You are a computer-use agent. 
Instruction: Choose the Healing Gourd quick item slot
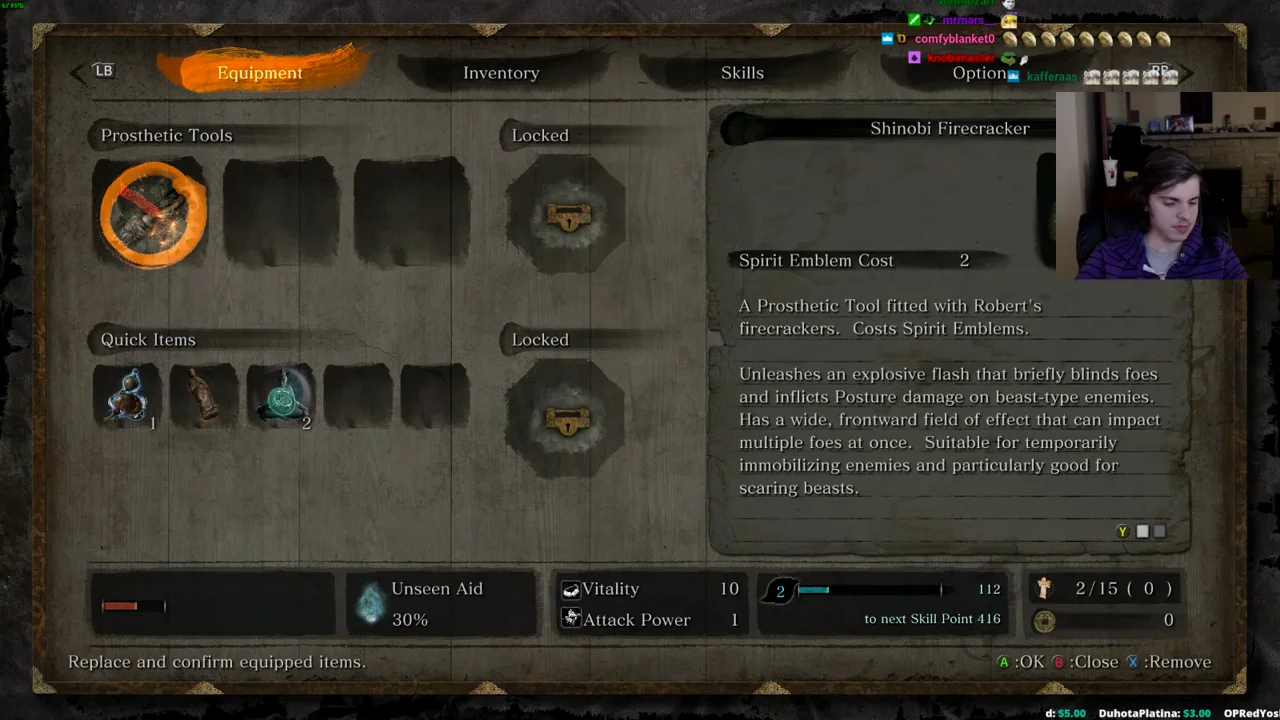[x=128, y=397]
